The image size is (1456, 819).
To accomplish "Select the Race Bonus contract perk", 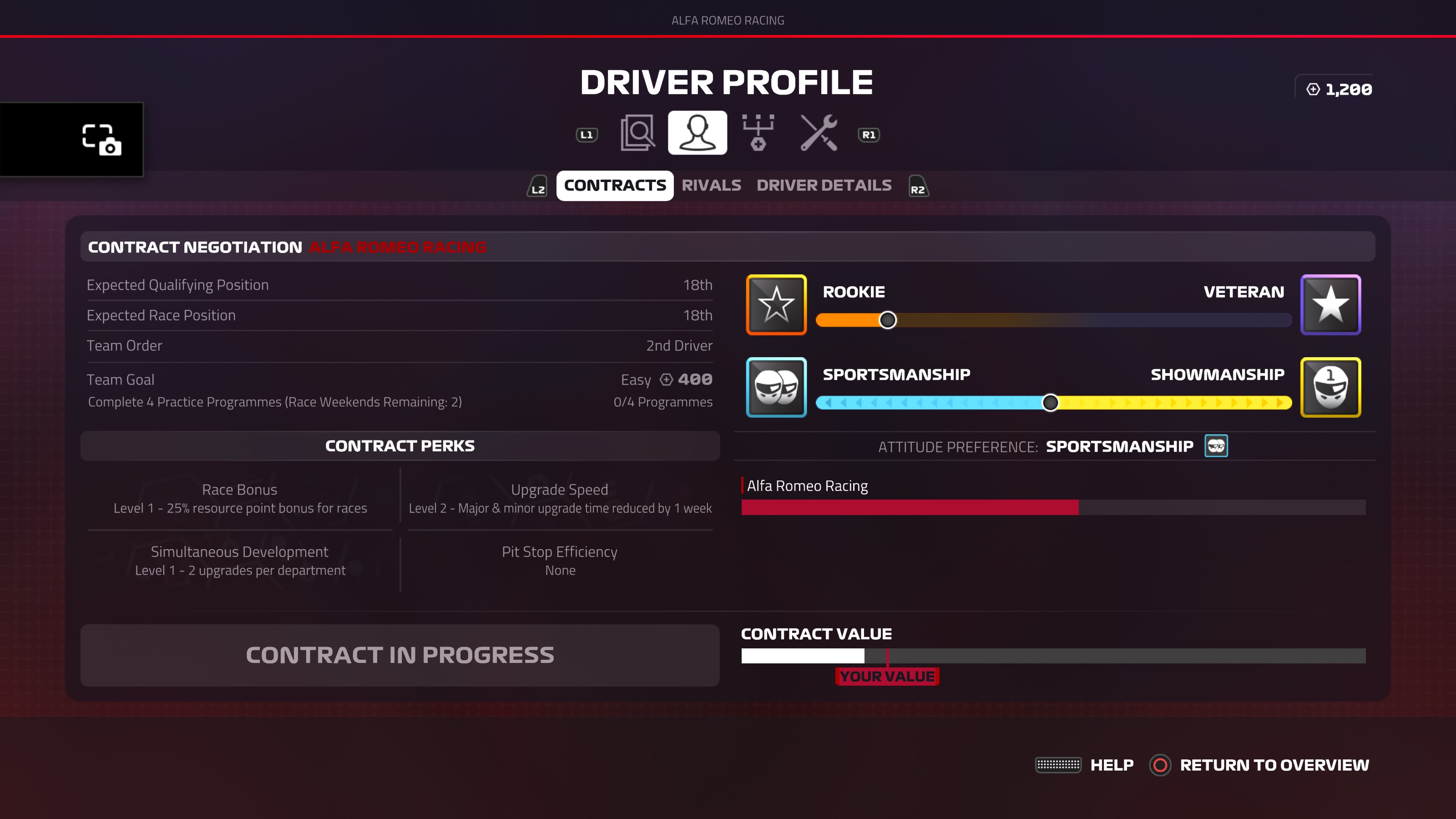I will pos(240,498).
